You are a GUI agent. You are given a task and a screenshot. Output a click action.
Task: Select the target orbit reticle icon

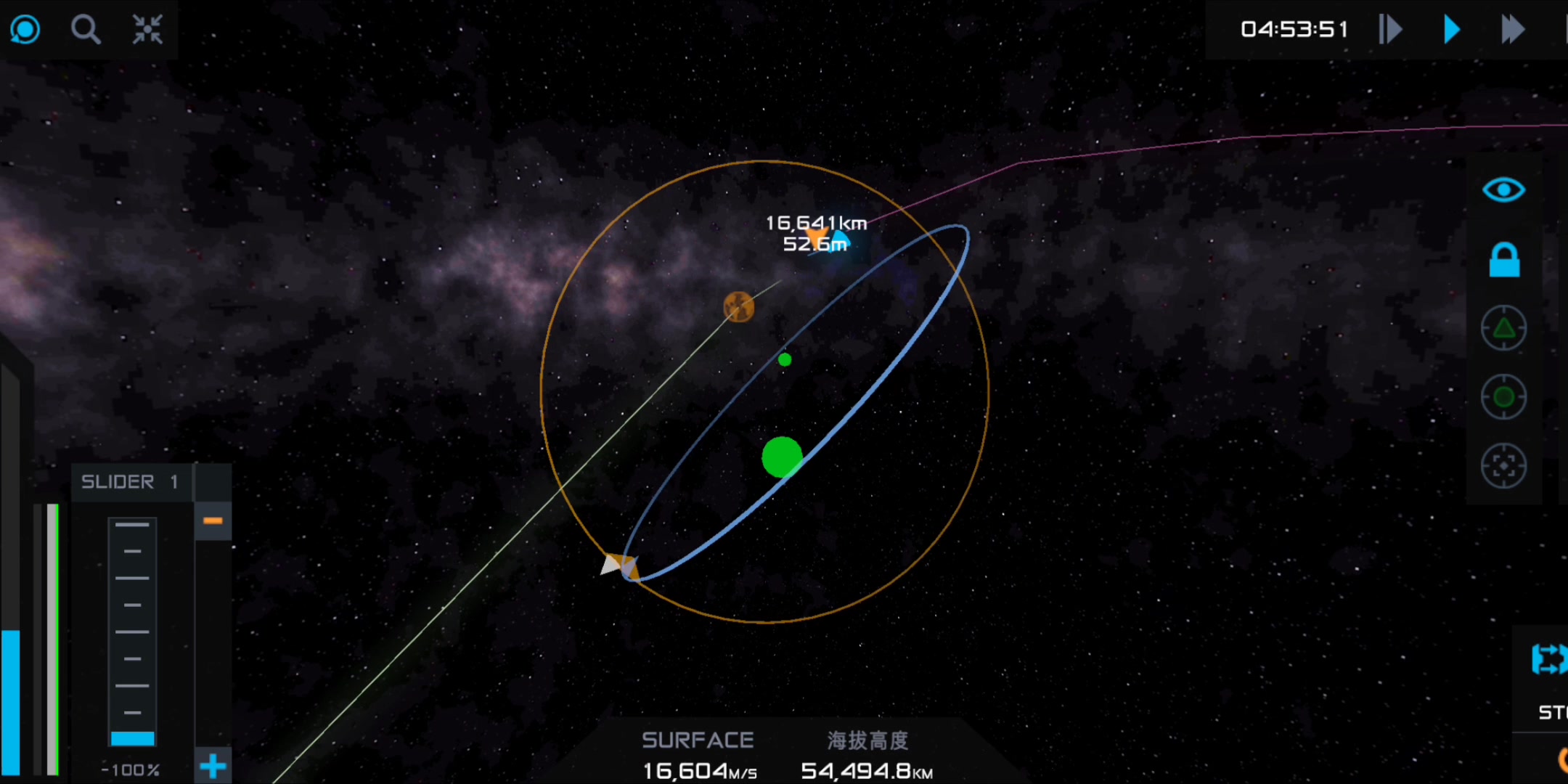[1504, 396]
